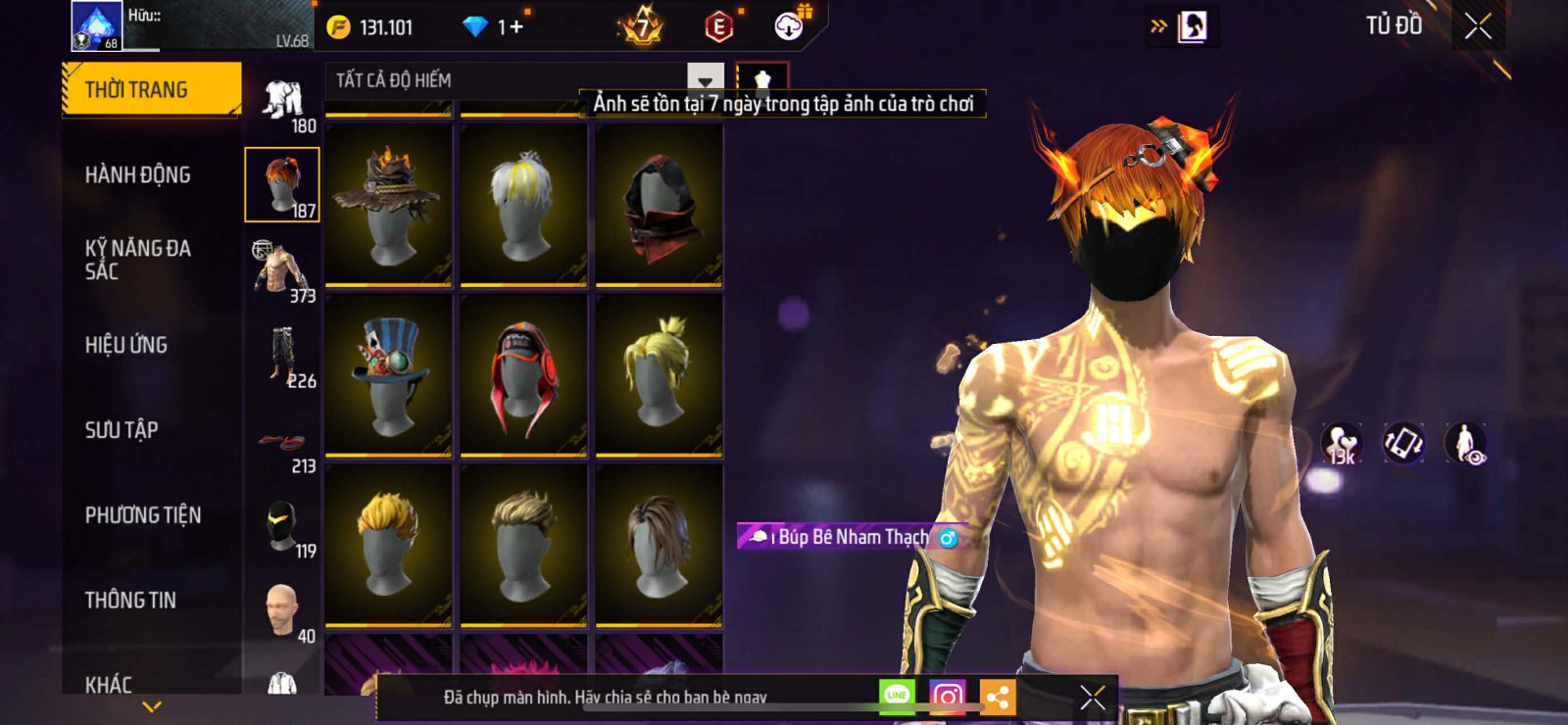Show the Thông Tin tab
Screen dimensions: 1568x725
click(x=130, y=601)
